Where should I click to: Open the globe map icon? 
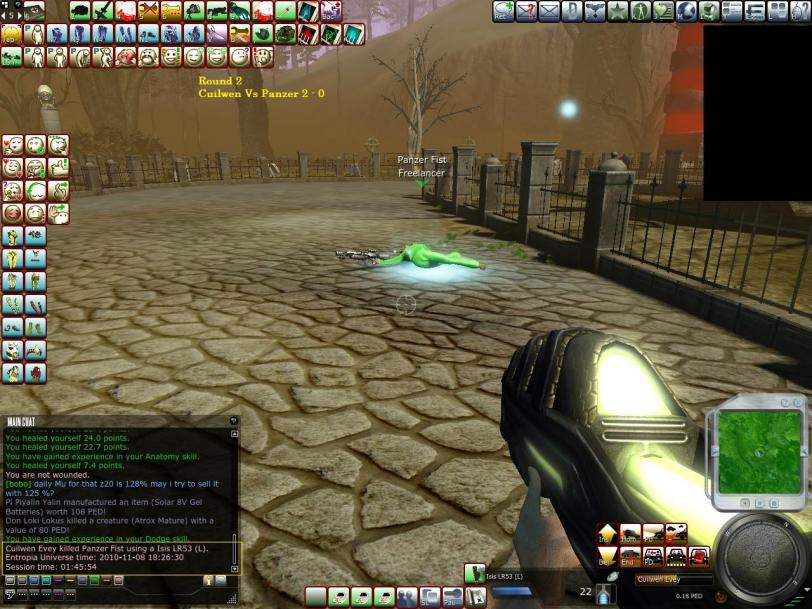[x=687, y=11]
